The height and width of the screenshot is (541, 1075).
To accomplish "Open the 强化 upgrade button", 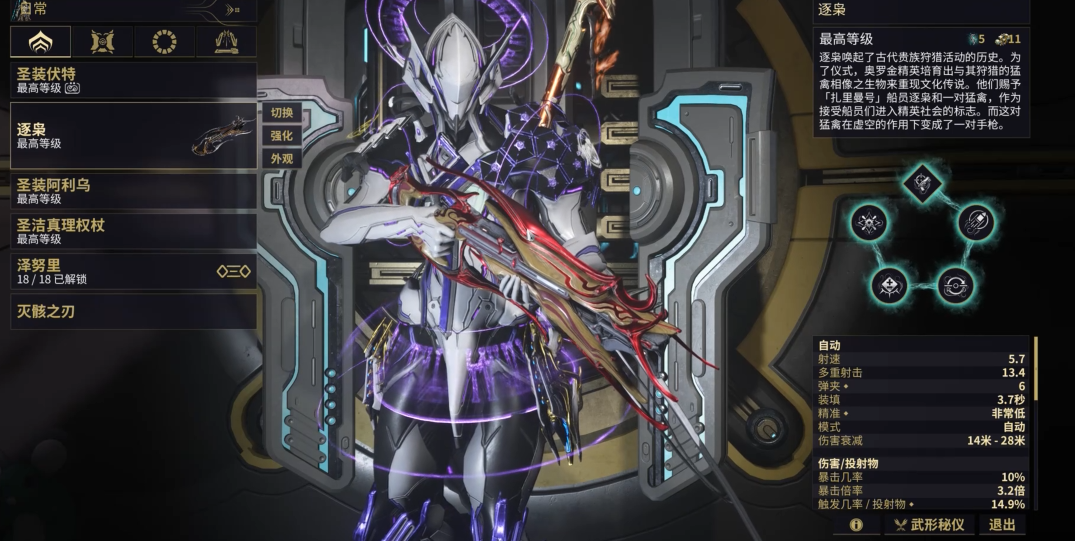I will [x=282, y=136].
